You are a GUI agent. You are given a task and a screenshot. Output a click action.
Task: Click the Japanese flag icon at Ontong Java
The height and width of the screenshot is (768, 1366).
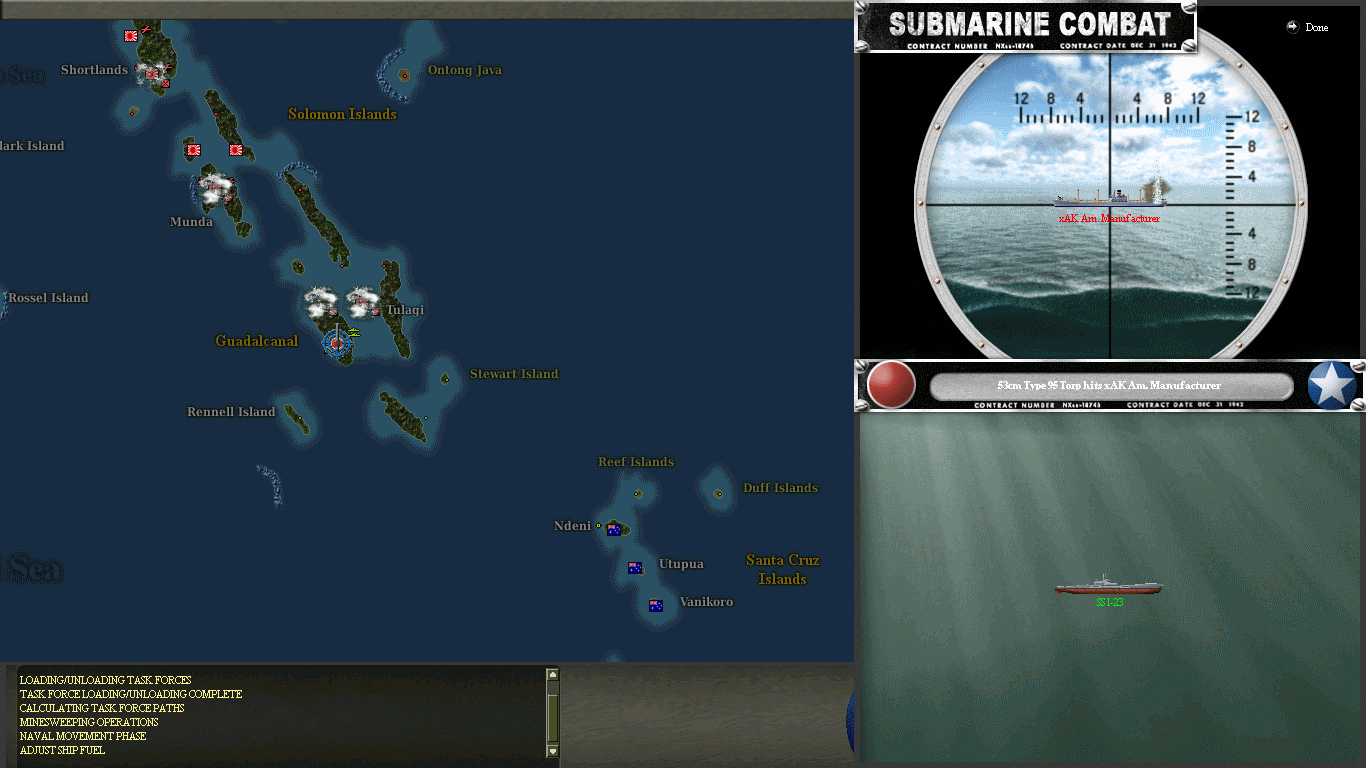pos(405,76)
